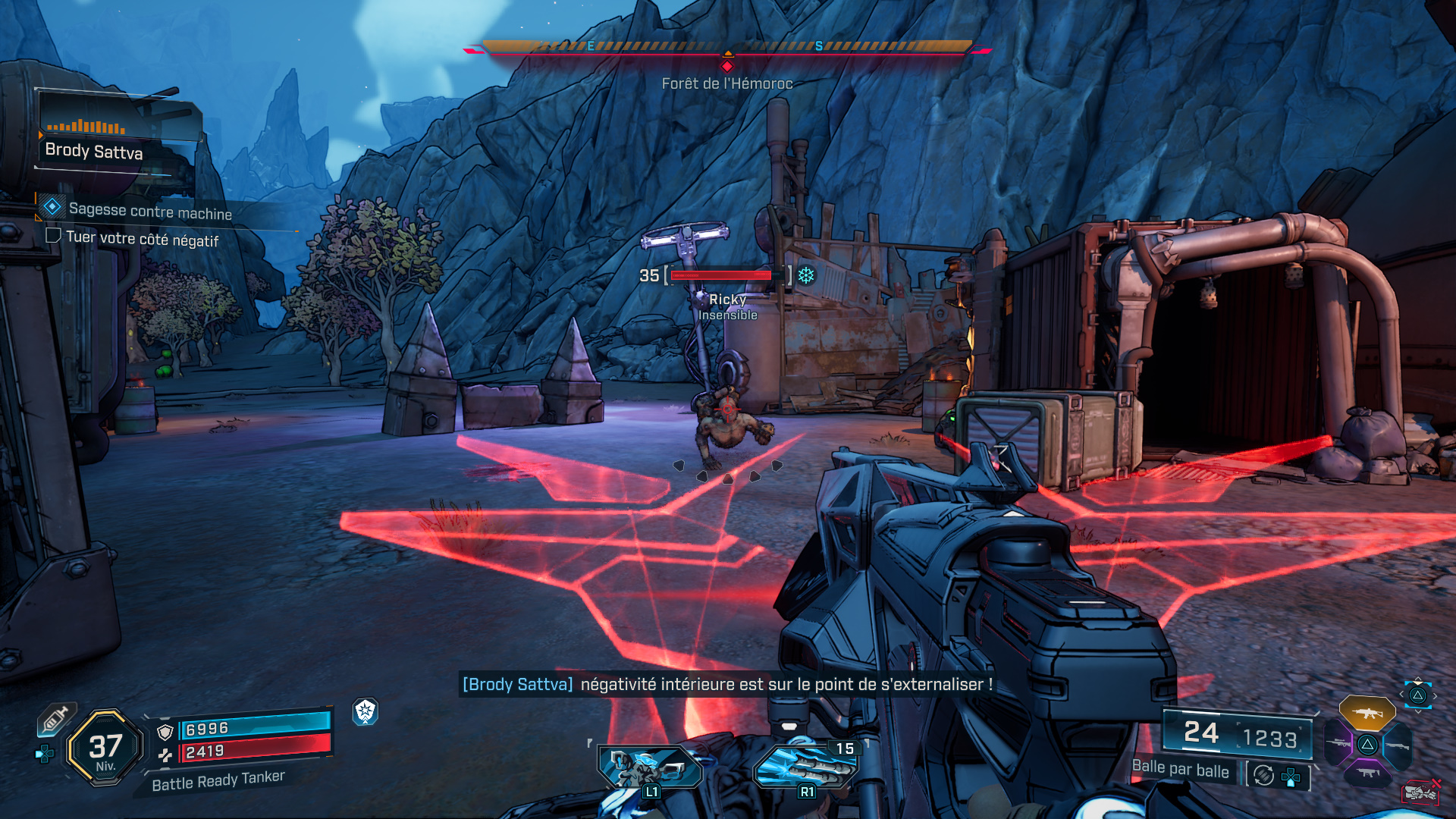Select the Sagesse contre machine quest tracker
The width and height of the screenshot is (1456, 819).
click(149, 211)
